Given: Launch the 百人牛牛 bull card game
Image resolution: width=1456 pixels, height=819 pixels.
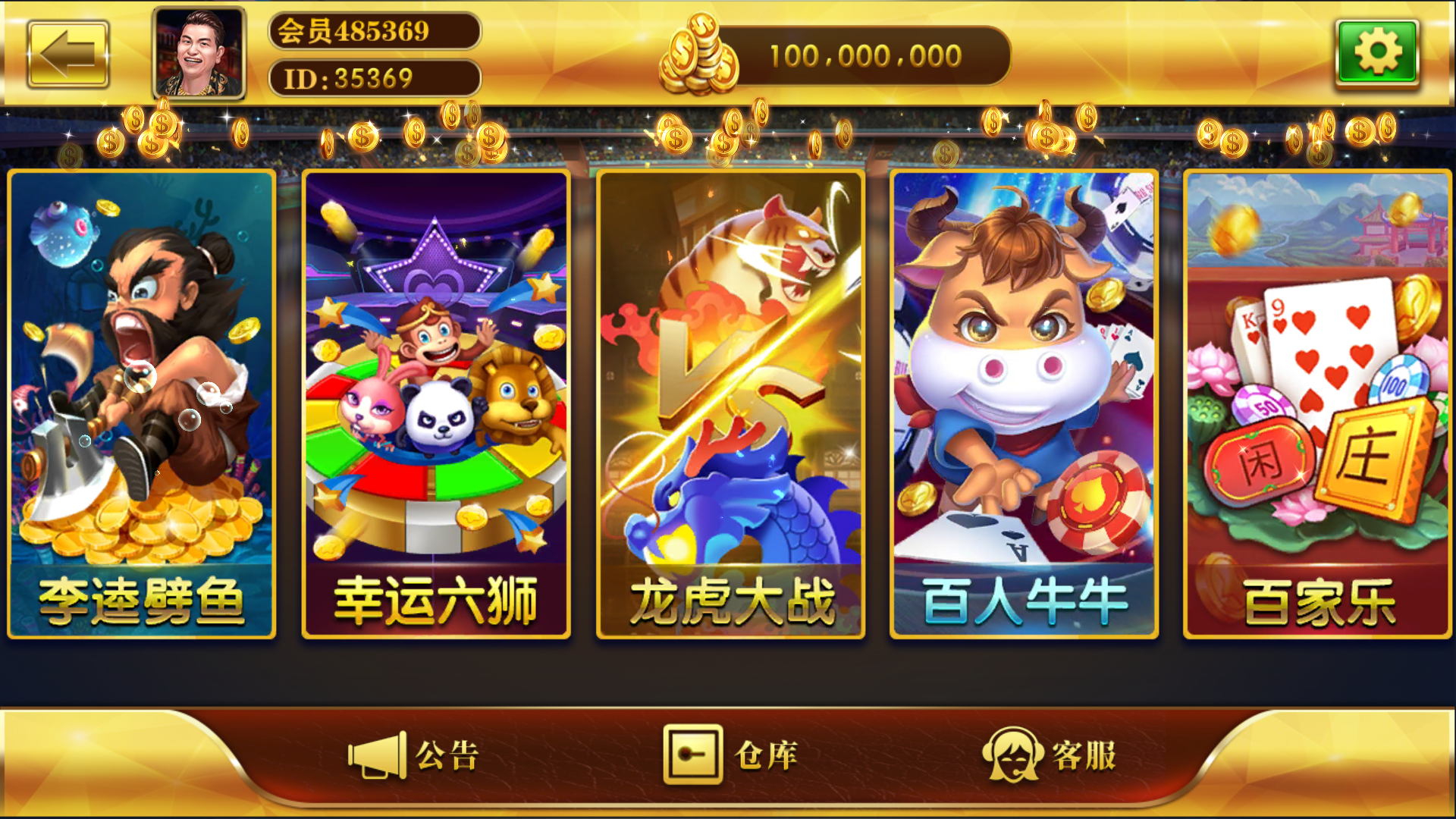Looking at the screenshot, I should [1024, 402].
